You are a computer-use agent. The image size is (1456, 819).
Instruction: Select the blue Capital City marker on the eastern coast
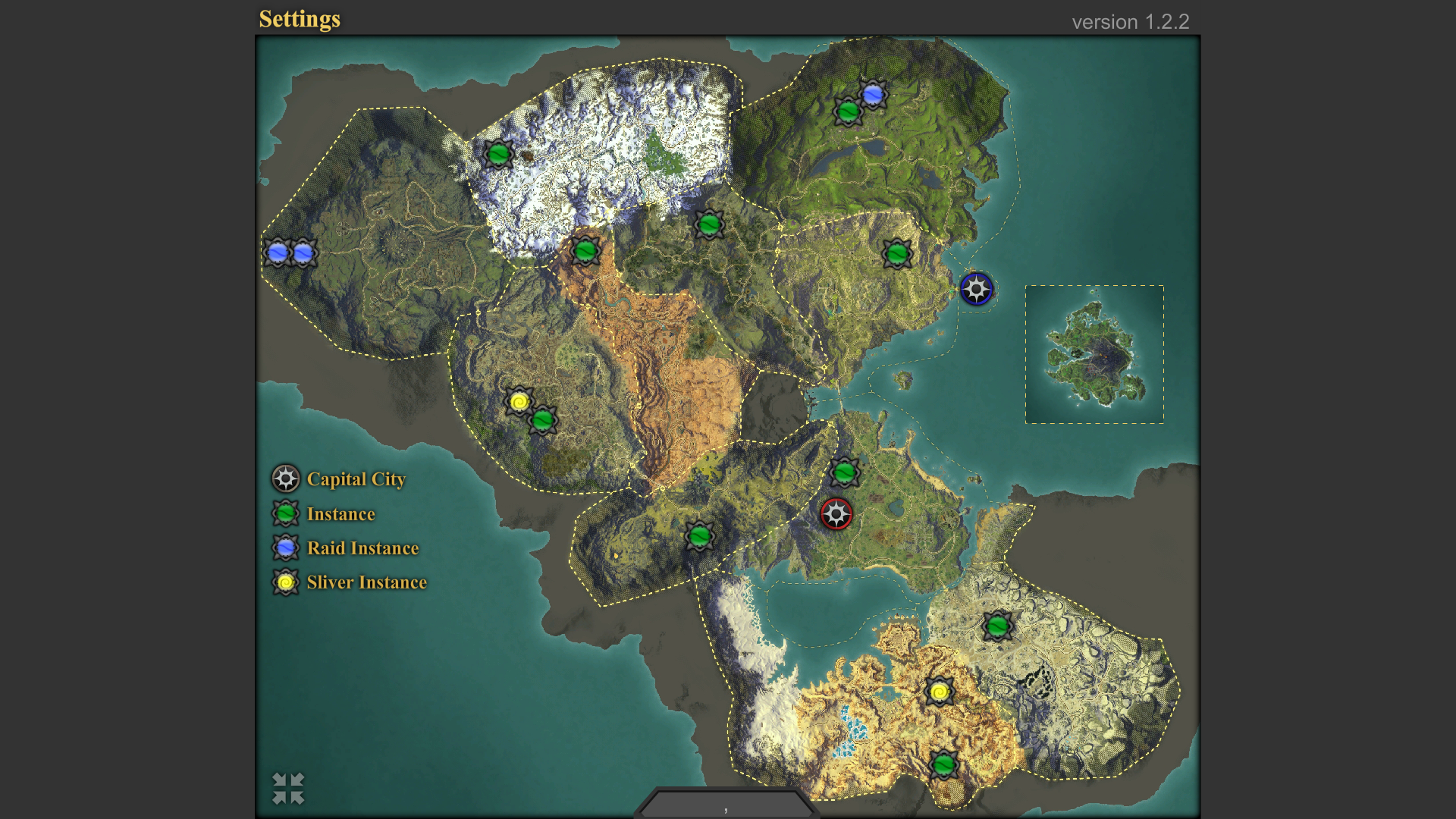tap(977, 289)
